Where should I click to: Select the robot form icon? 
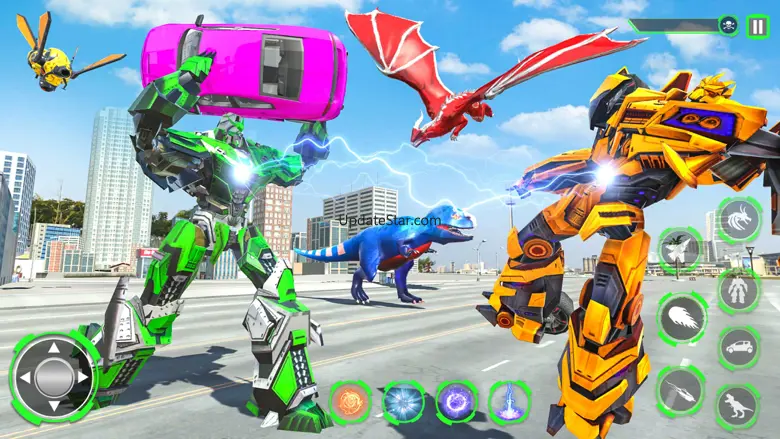point(739,291)
